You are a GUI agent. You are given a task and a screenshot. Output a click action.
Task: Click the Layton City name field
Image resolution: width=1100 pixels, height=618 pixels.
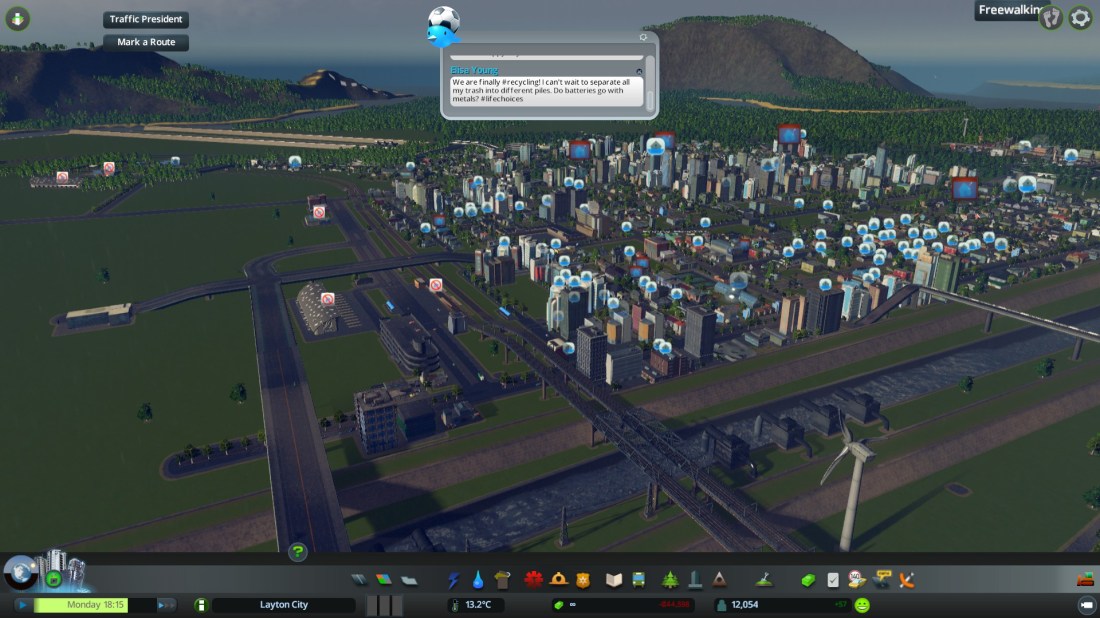(283, 605)
